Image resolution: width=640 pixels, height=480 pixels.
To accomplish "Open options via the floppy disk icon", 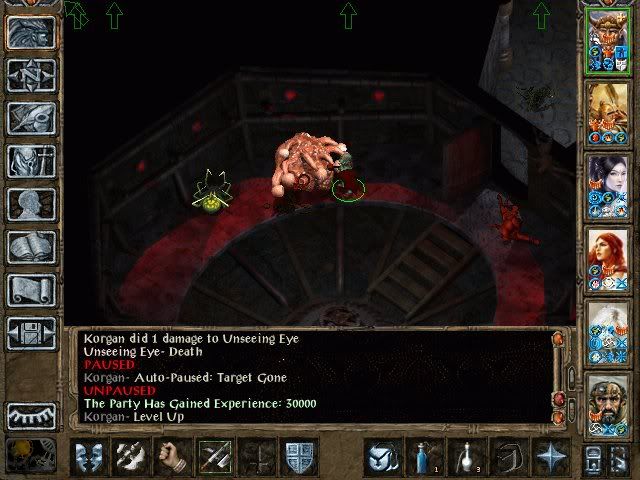I will pos(31,333).
